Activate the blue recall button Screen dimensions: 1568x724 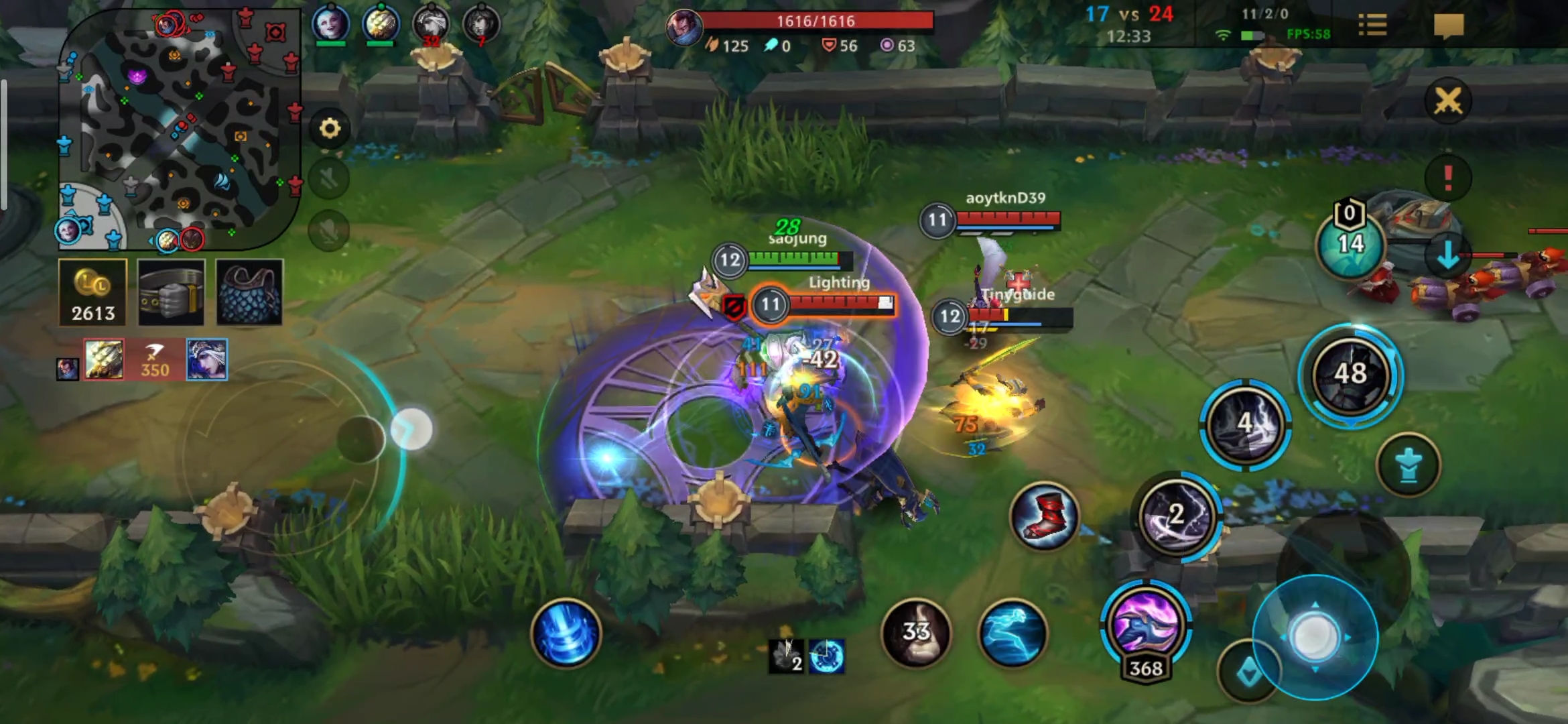pos(566,633)
